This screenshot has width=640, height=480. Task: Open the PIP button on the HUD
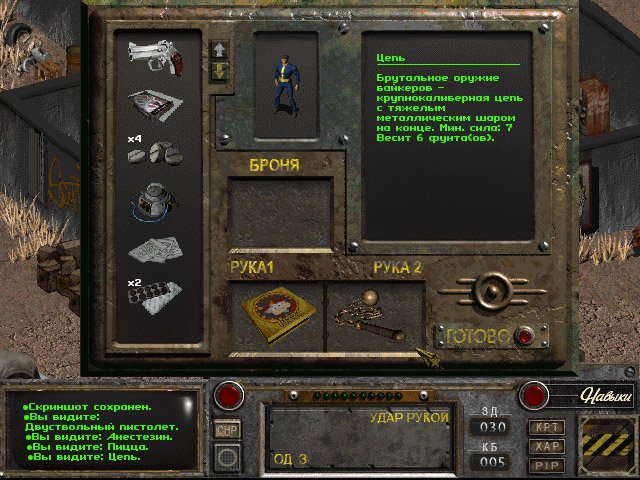(x=547, y=465)
